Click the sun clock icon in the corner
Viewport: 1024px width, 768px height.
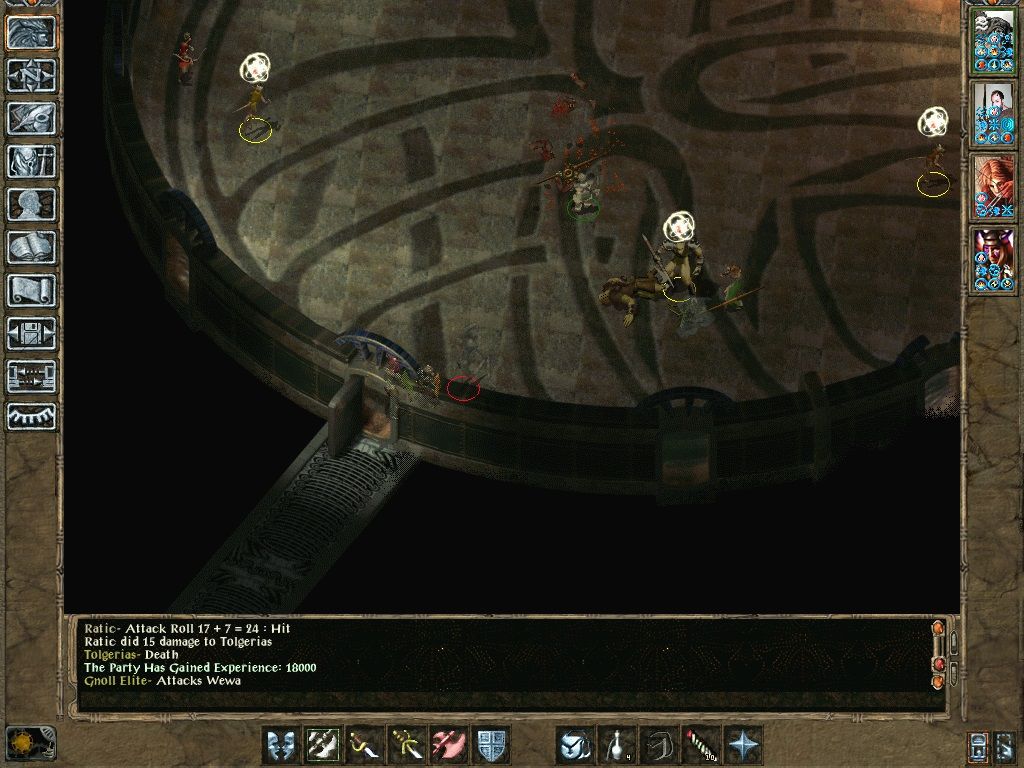pyautogui.click(x=30, y=742)
